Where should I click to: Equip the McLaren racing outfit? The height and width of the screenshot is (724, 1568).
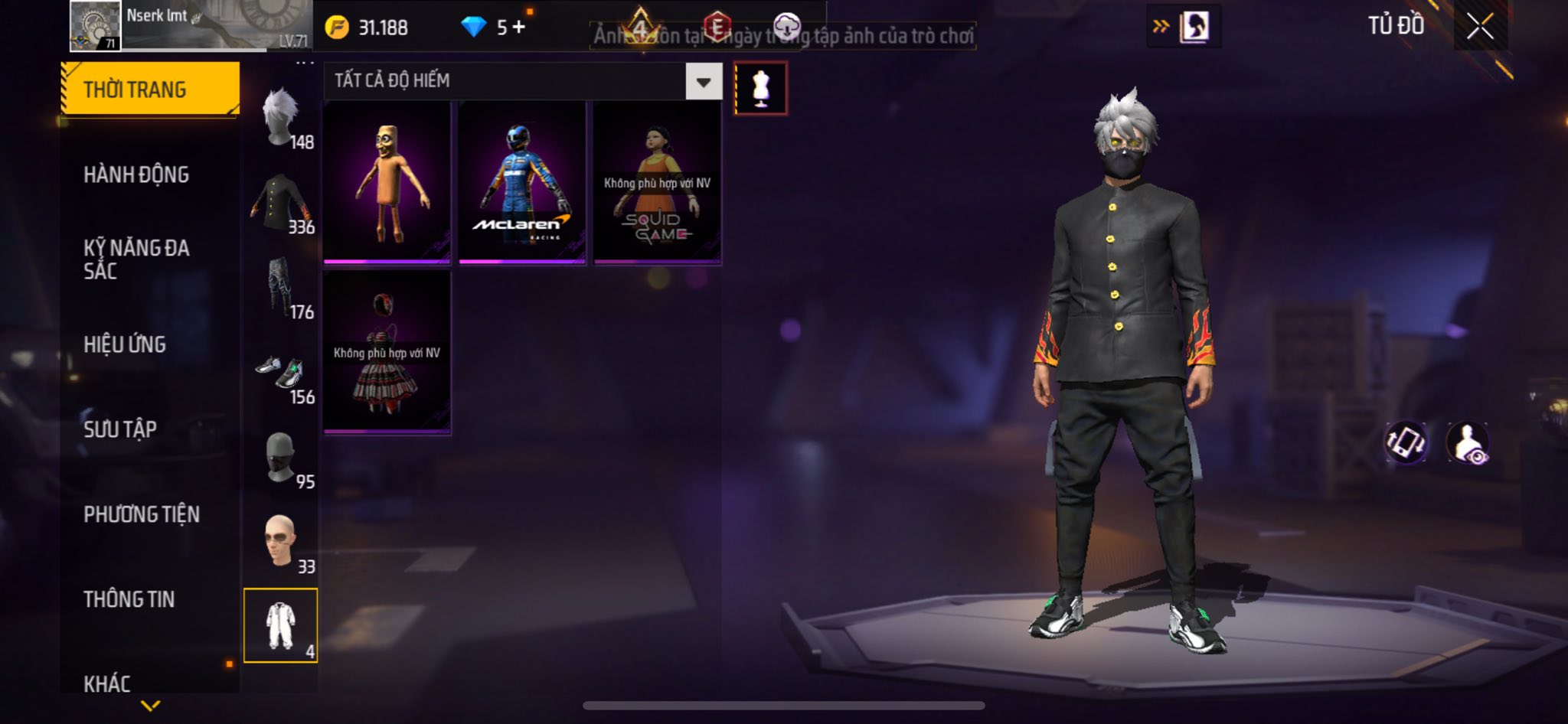pyautogui.click(x=521, y=182)
